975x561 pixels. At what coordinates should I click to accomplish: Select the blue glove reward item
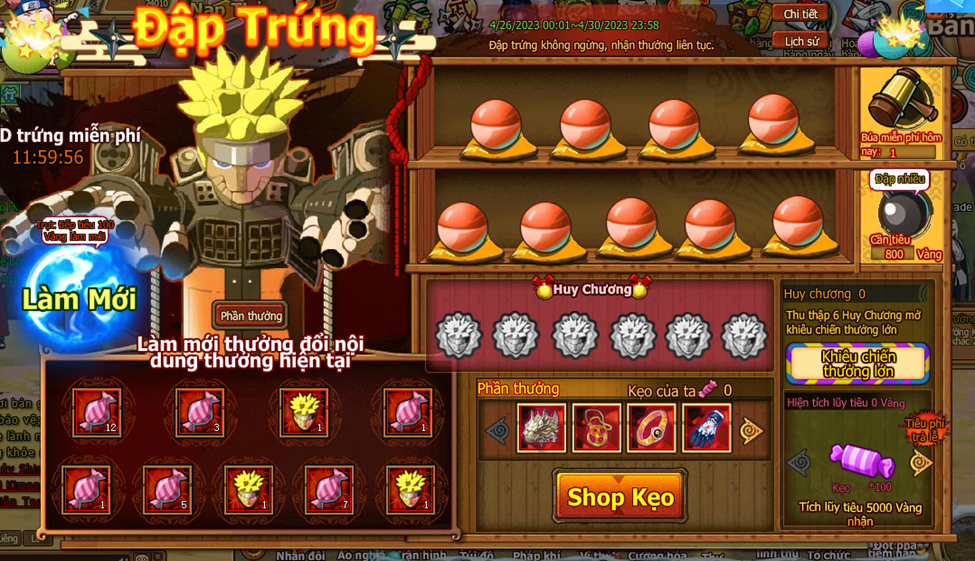(706, 428)
